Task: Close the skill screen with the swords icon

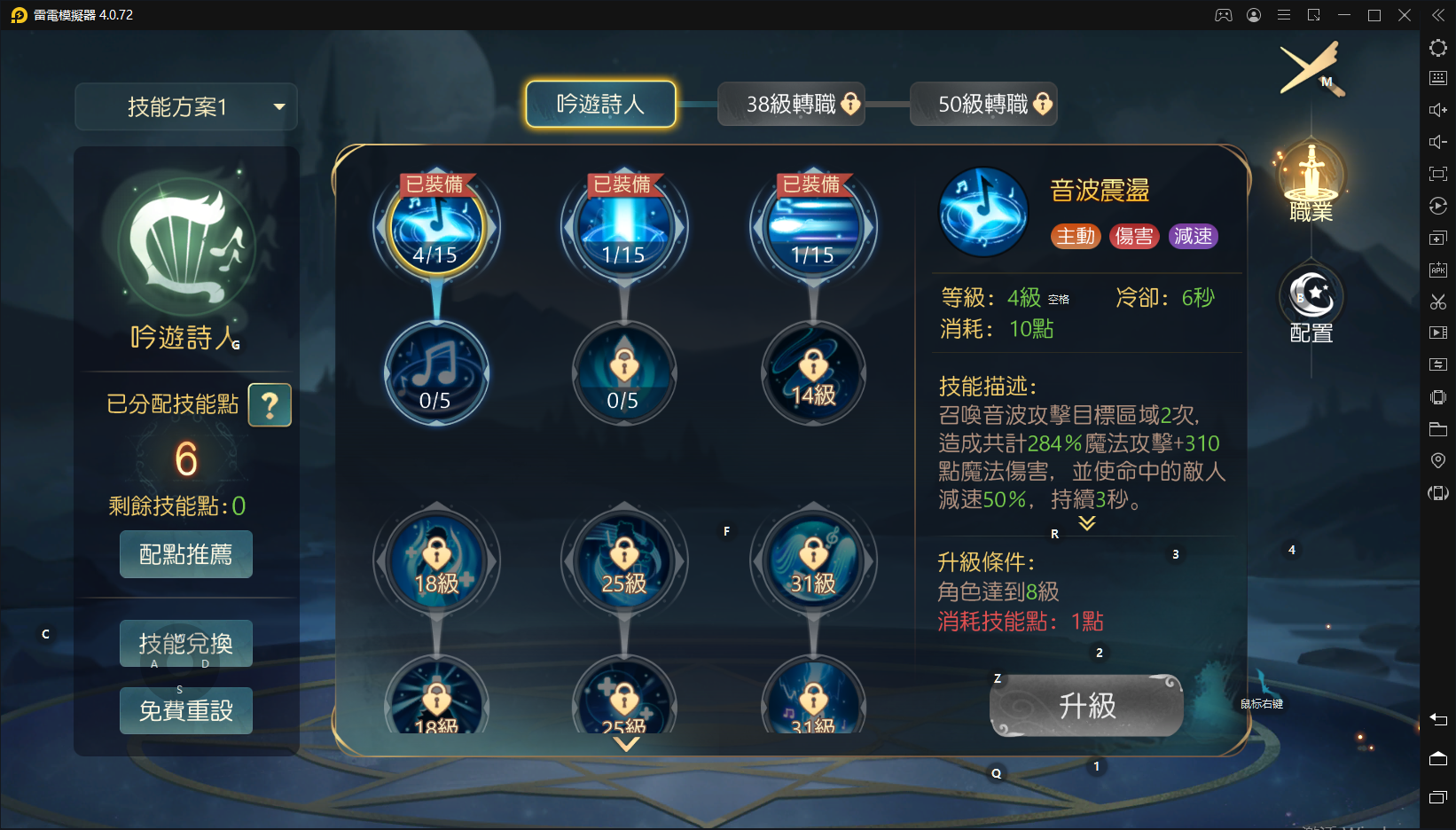Action: (1311, 68)
